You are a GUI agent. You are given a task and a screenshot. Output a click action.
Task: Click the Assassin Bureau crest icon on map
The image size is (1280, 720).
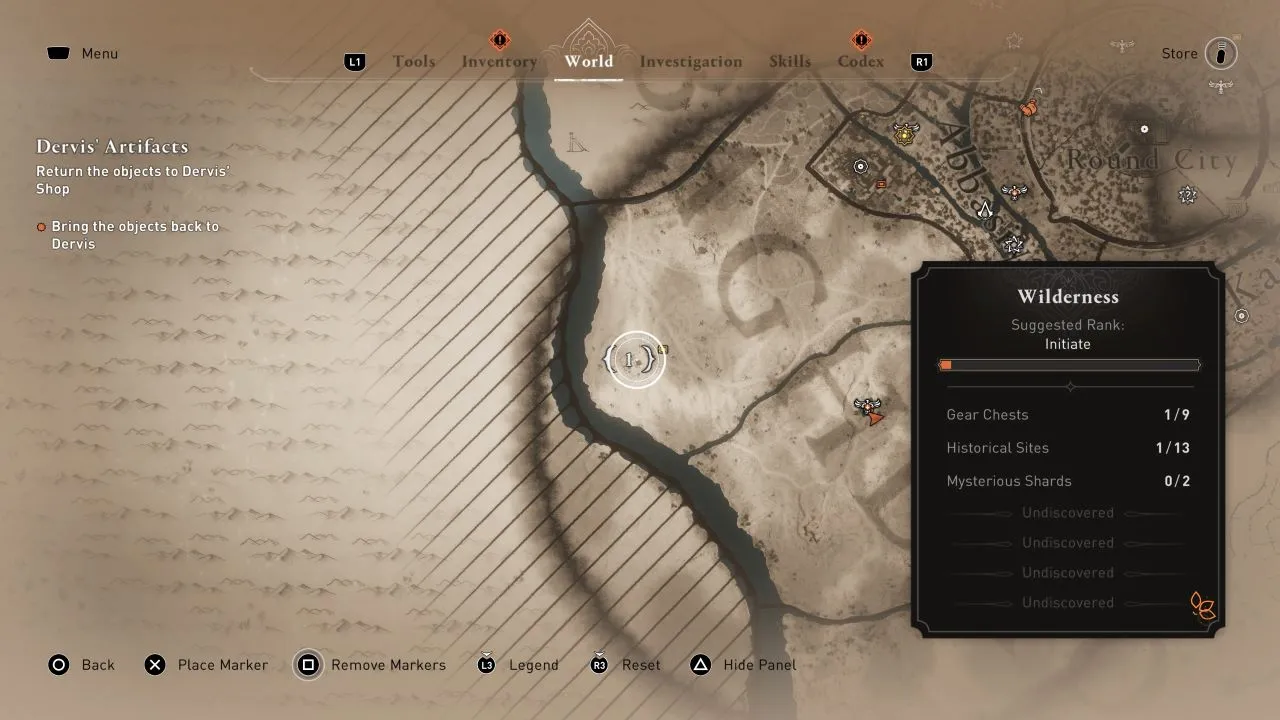(x=985, y=211)
